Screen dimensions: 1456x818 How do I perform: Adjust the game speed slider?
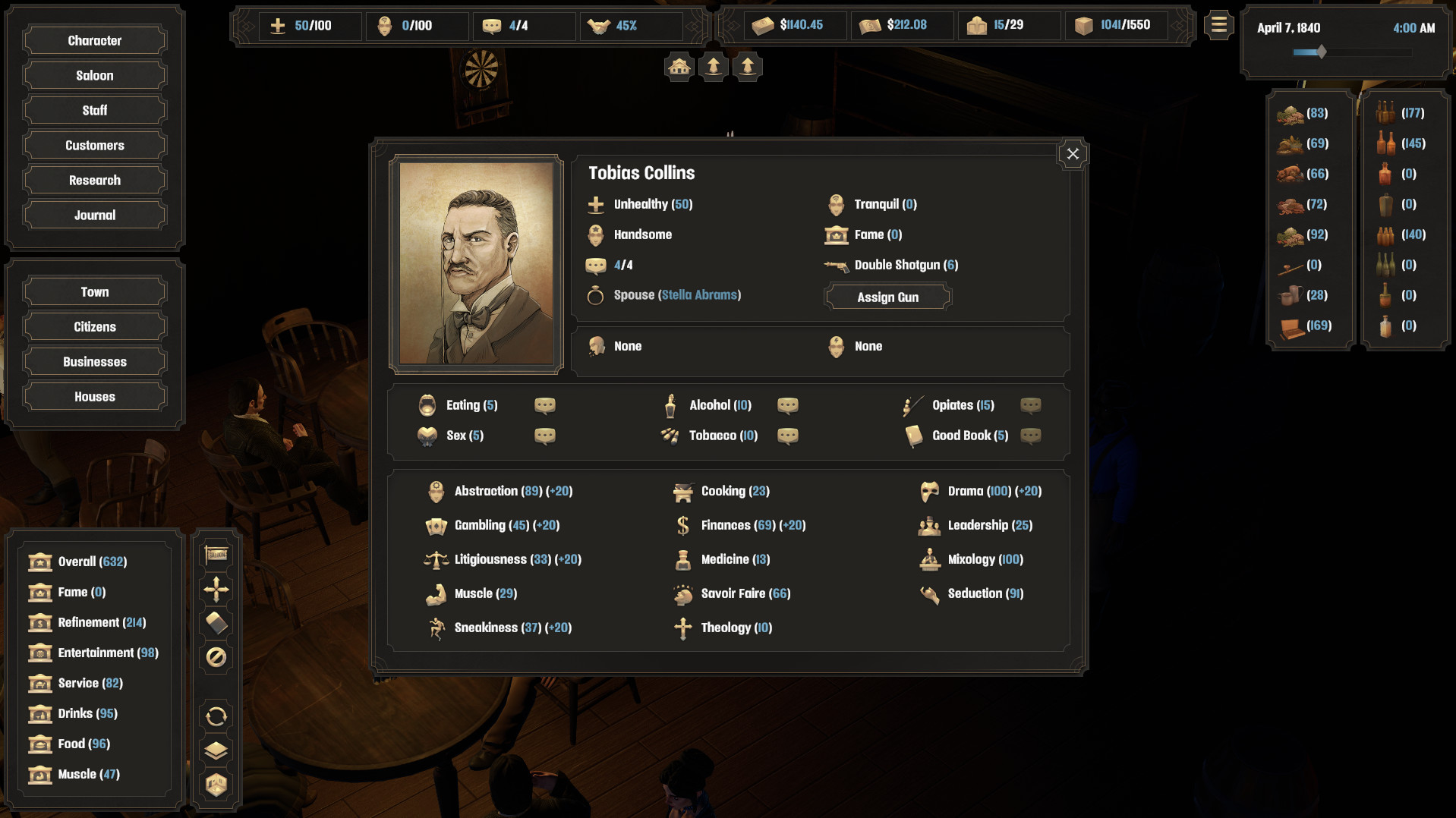(x=1321, y=52)
